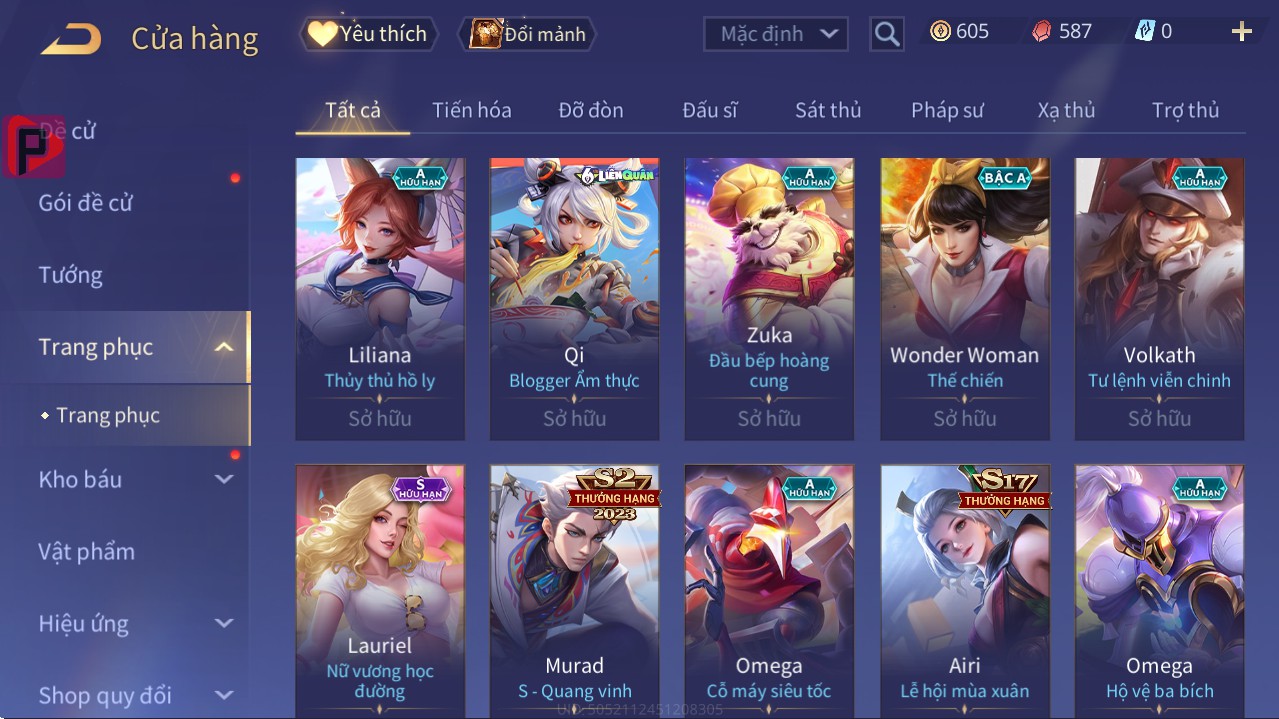Open the Trợ thủ tab

pos(1185,110)
